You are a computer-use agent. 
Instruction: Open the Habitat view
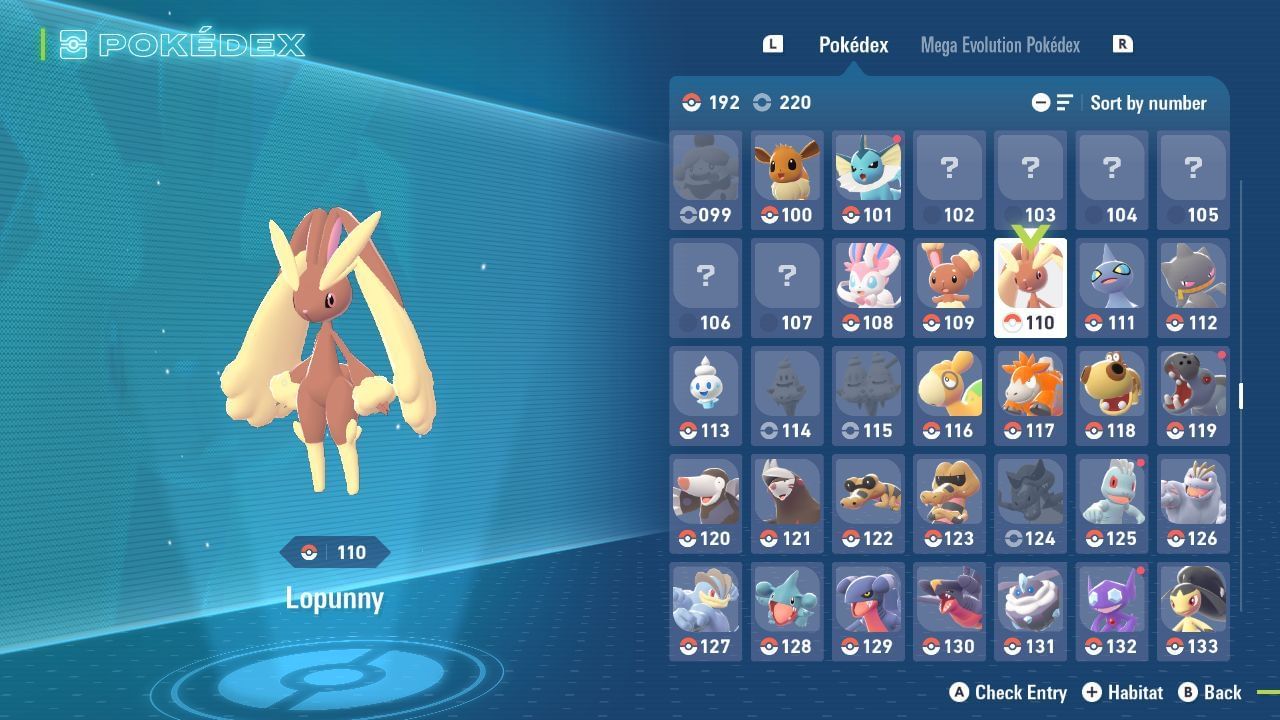click(x=1137, y=692)
